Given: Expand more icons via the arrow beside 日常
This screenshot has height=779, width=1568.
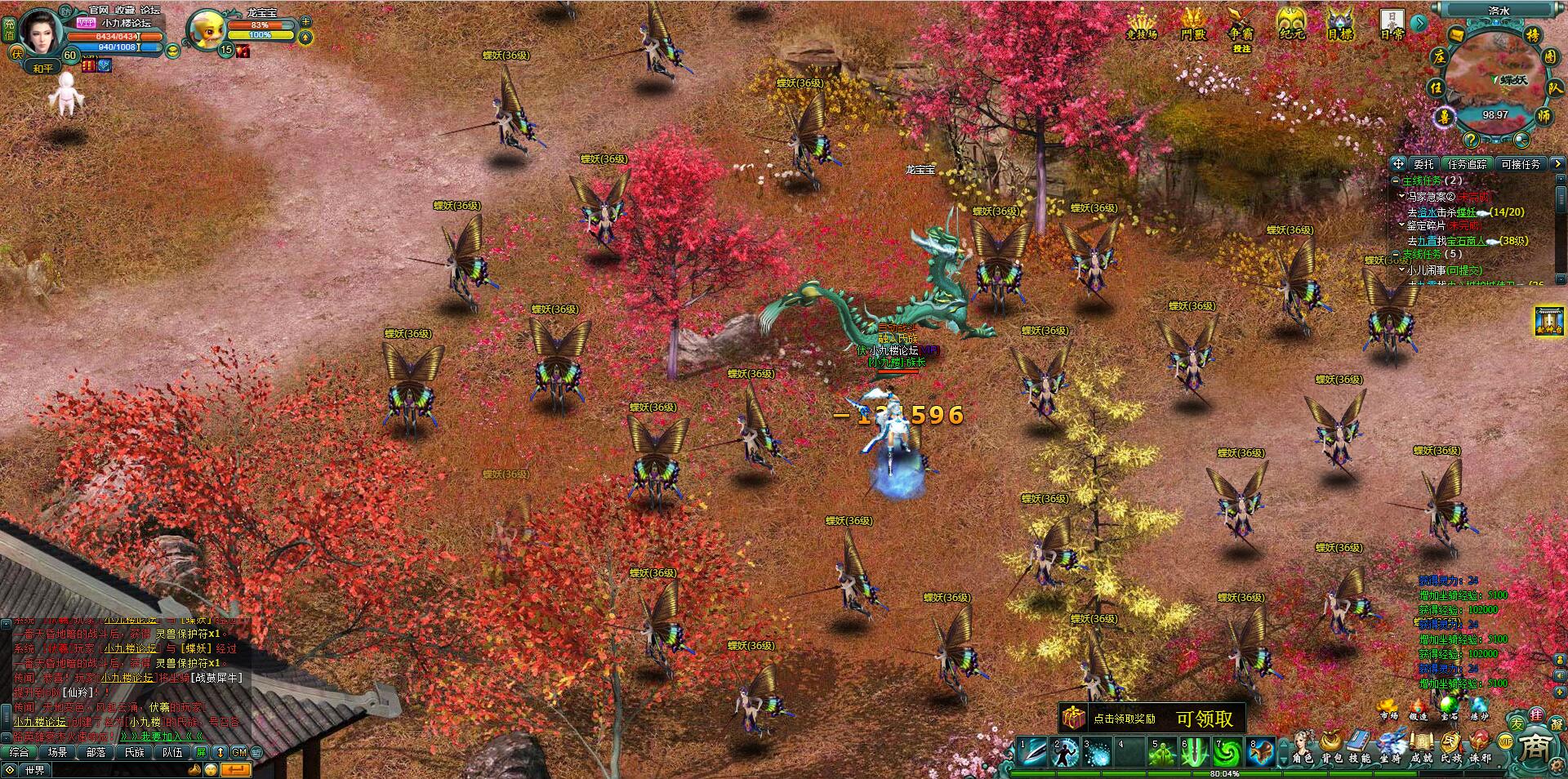Looking at the screenshot, I should [1419, 23].
